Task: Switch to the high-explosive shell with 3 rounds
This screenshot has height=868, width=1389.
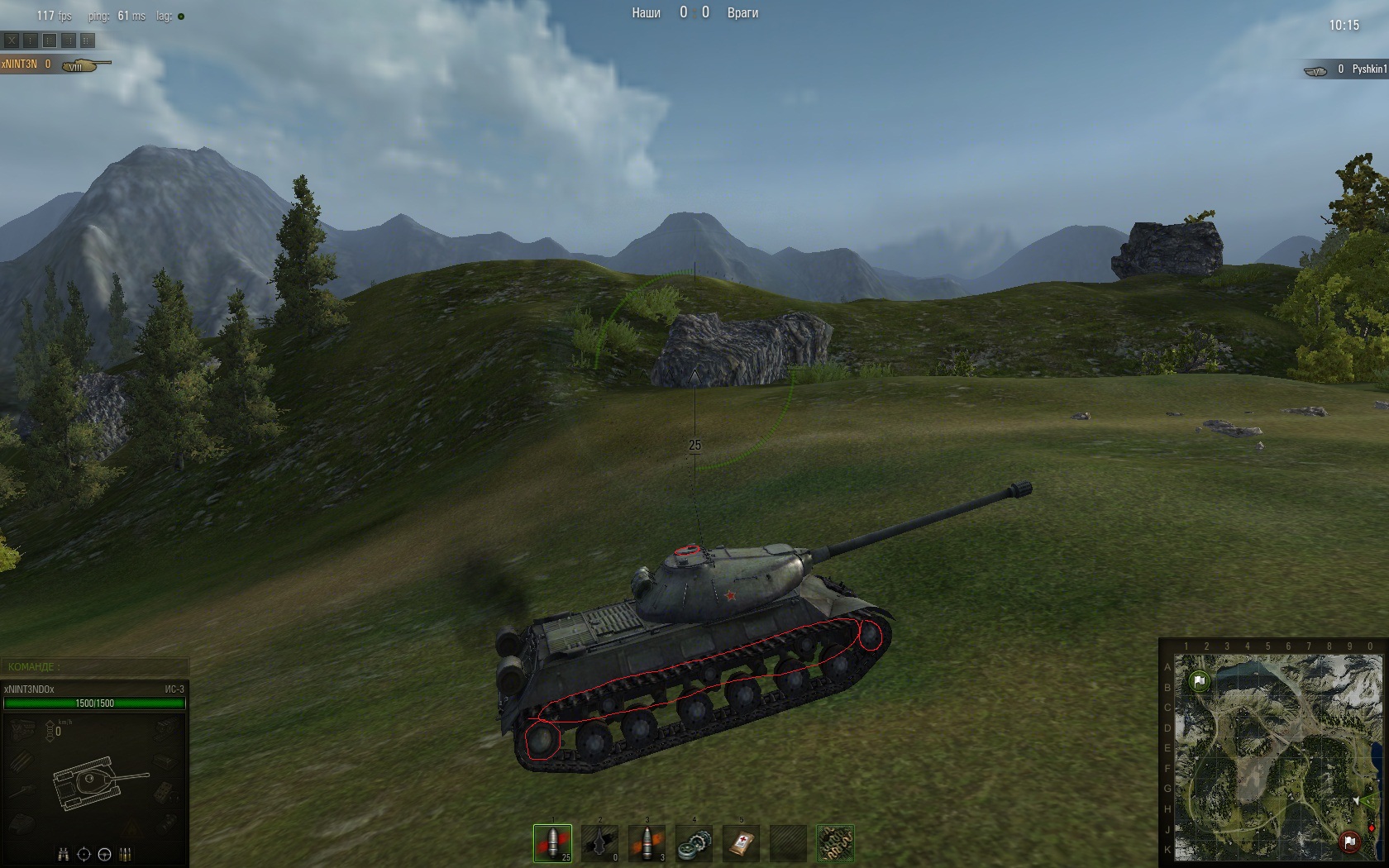Action: 647,843
